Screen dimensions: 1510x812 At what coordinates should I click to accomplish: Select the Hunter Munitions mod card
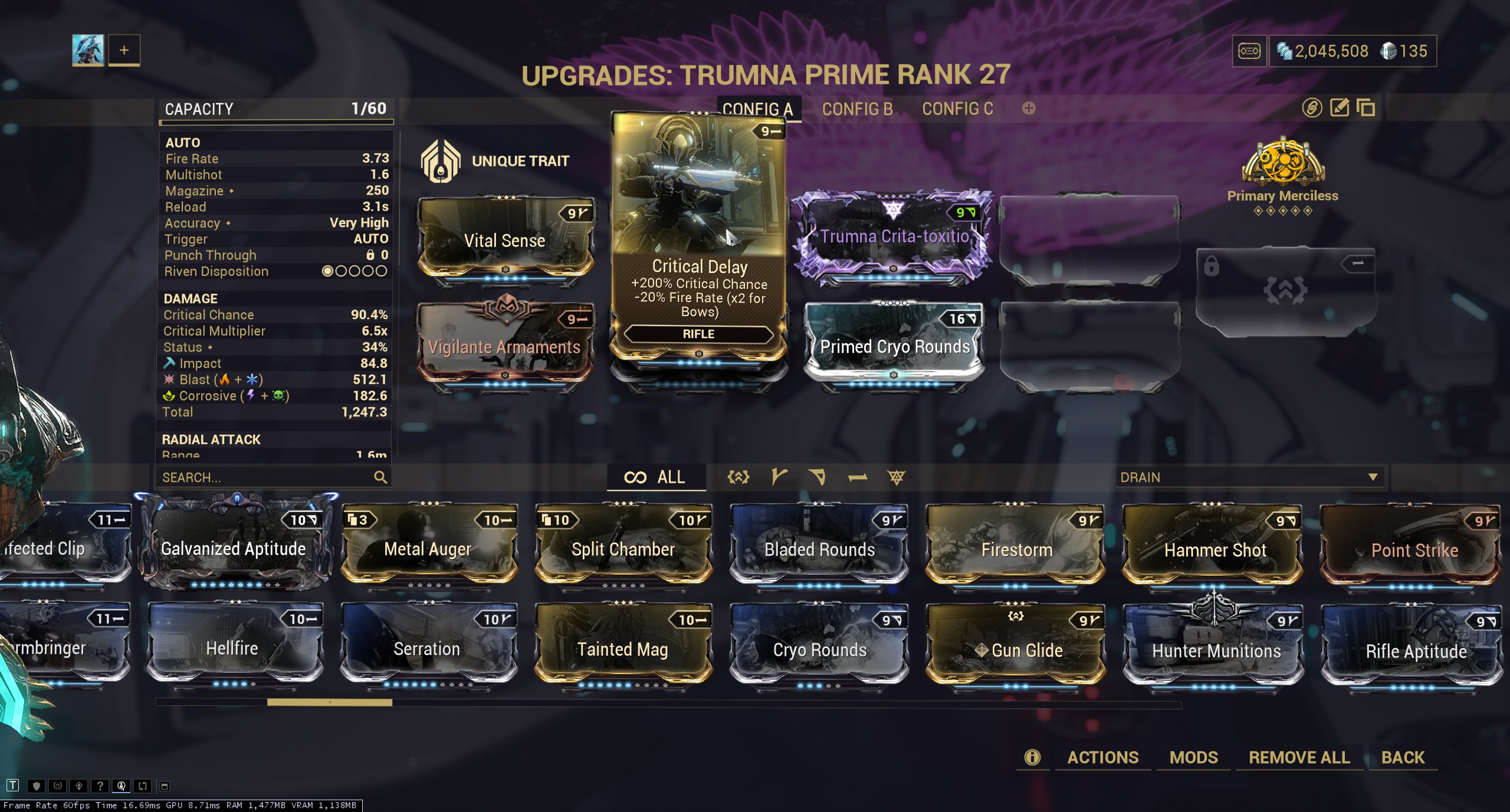(x=1216, y=650)
